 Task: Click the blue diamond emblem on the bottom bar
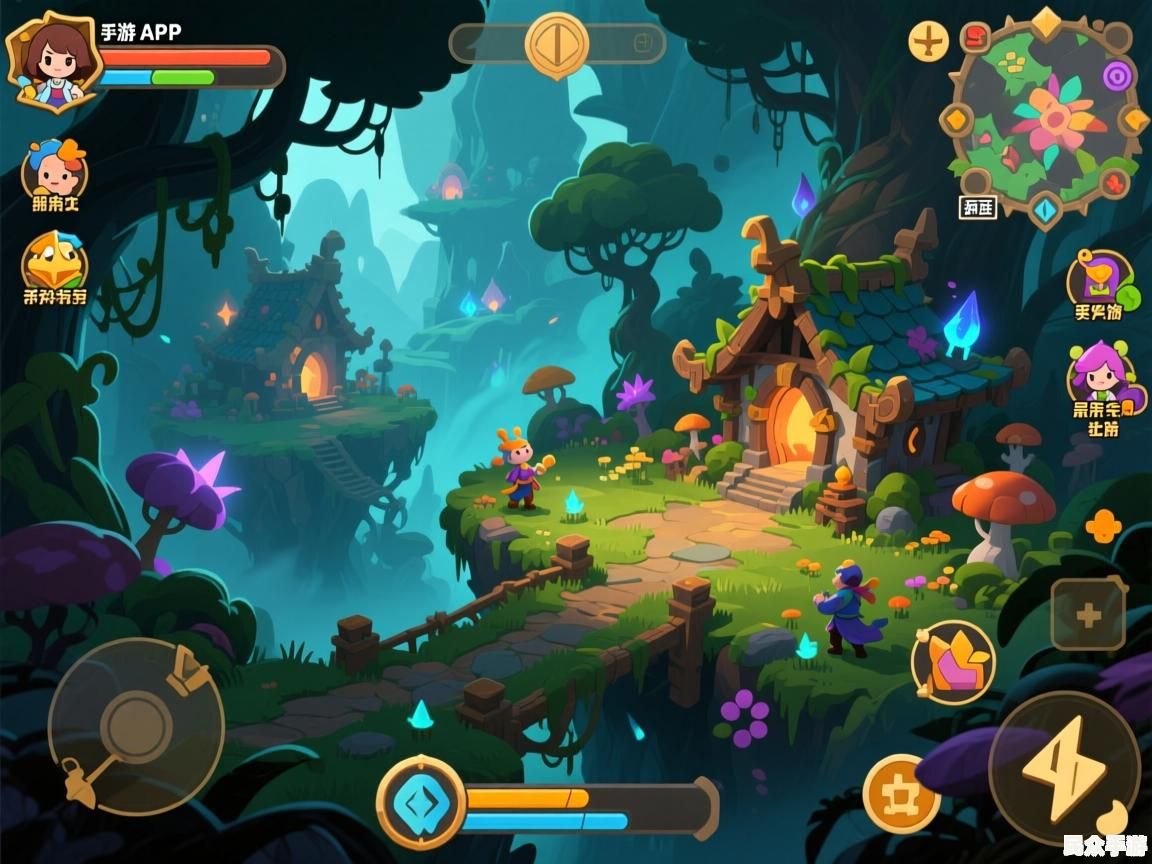[x=421, y=802]
